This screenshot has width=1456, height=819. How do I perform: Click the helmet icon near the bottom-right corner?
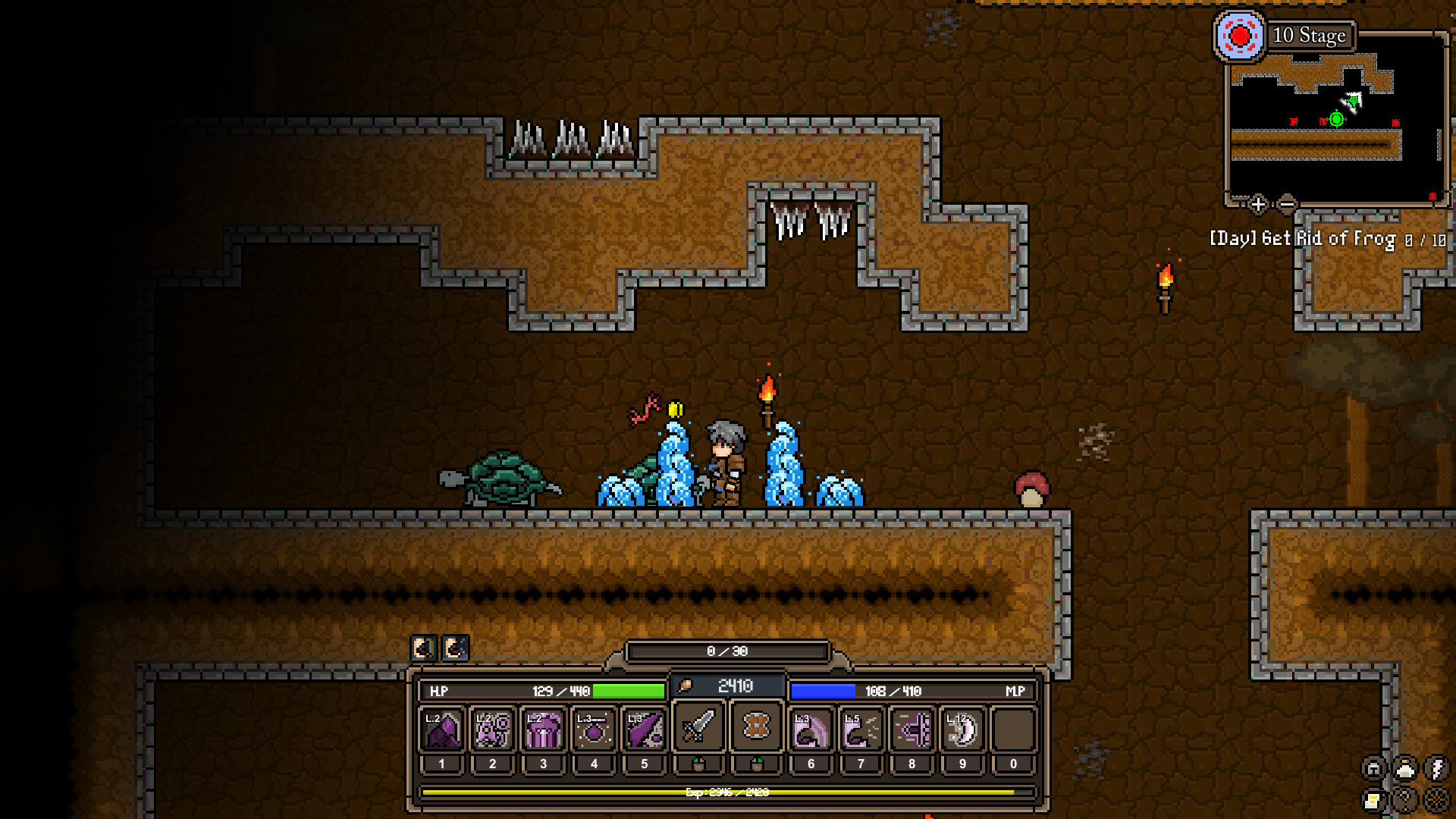coord(1373,768)
